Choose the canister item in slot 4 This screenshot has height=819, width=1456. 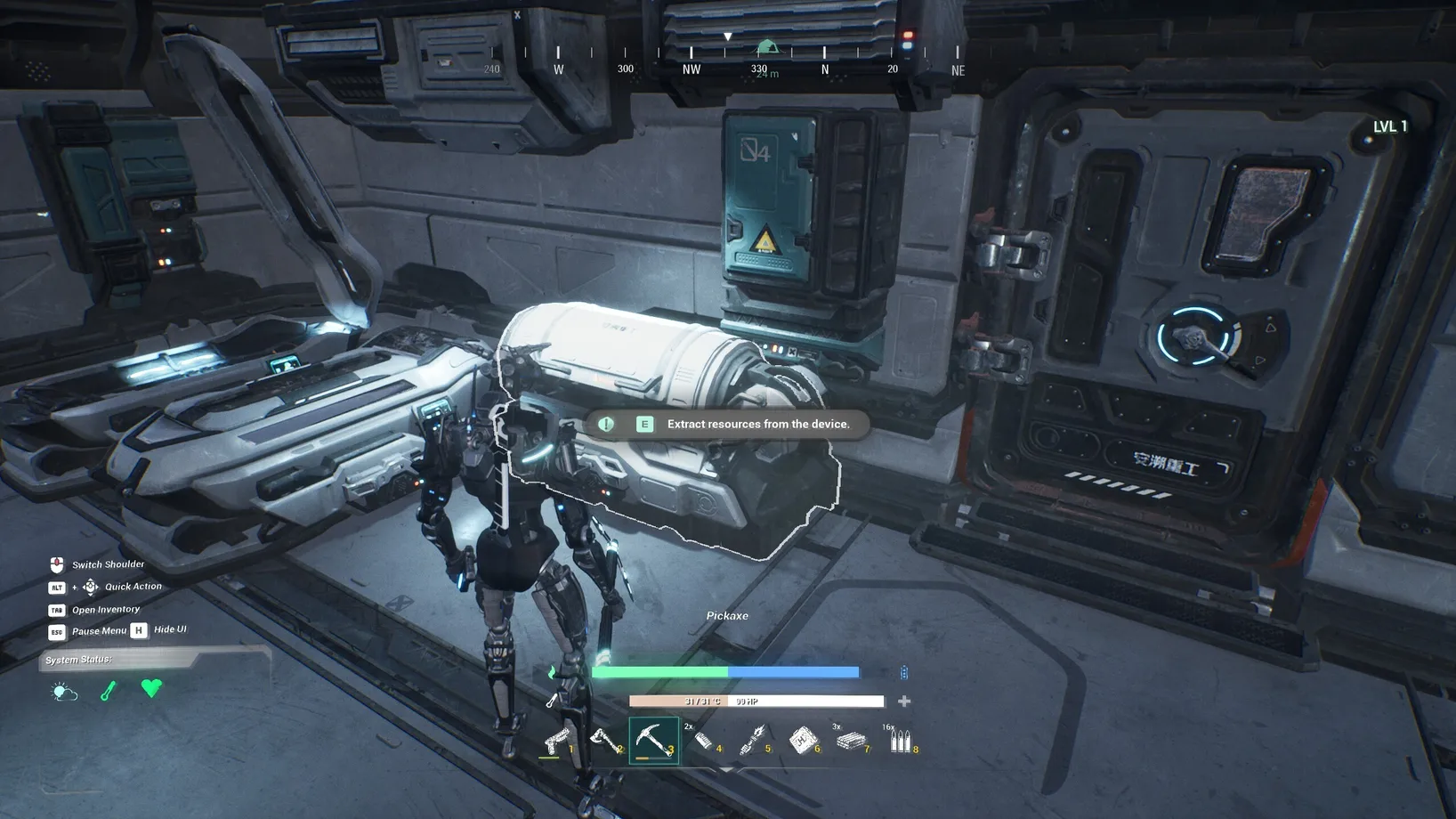704,741
